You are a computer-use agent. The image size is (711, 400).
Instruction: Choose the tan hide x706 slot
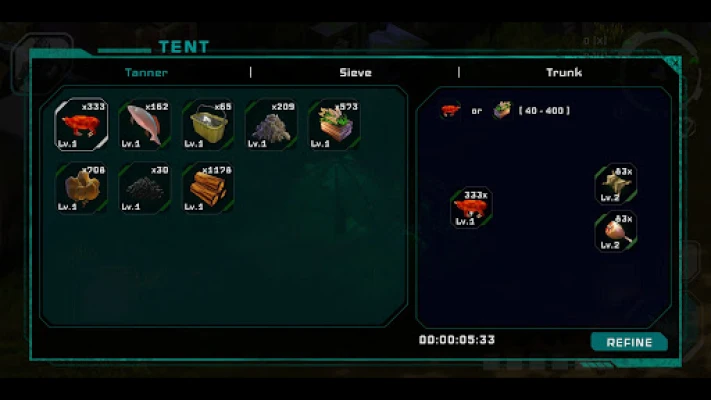[82, 188]
